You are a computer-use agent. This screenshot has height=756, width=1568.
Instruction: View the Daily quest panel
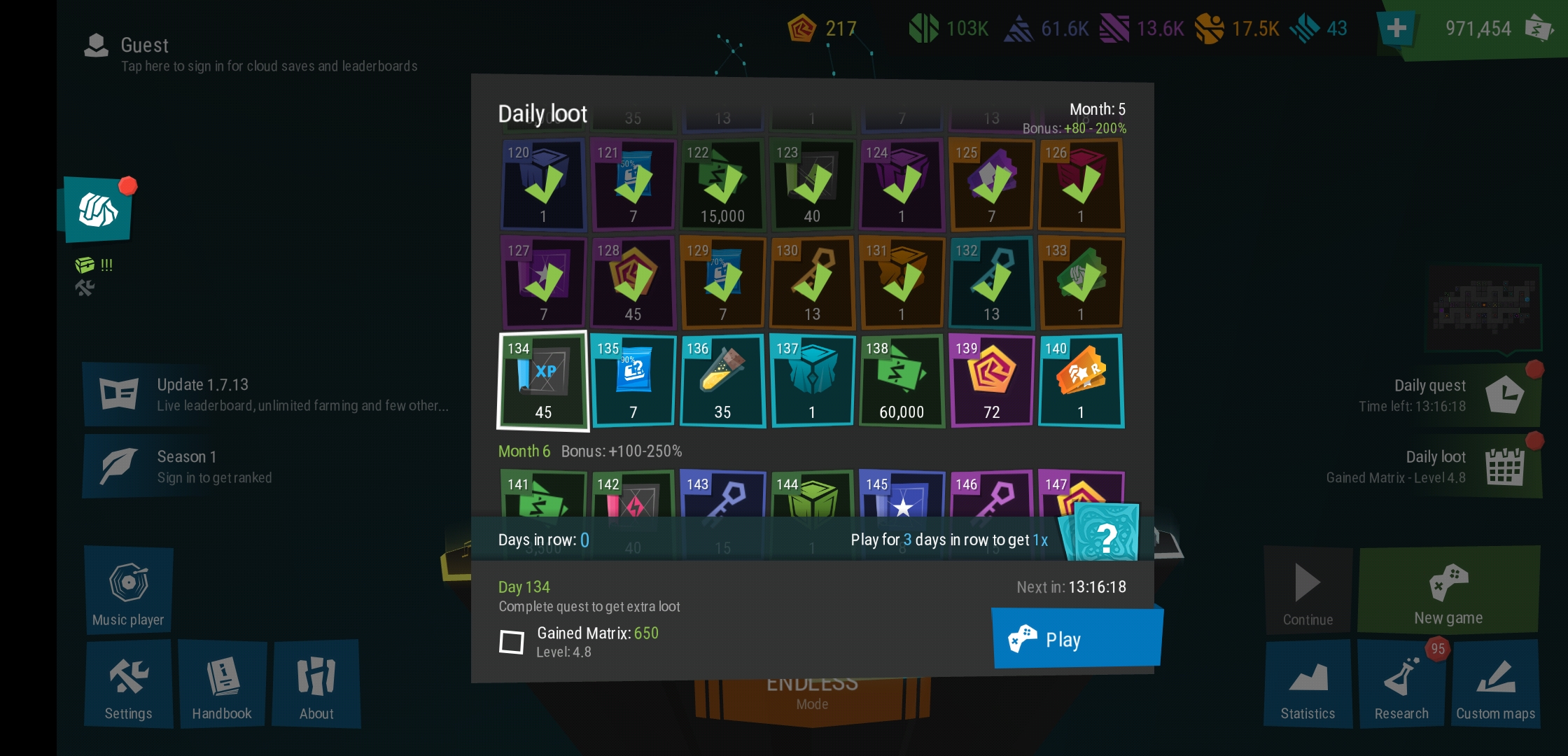pos(1449,395)
